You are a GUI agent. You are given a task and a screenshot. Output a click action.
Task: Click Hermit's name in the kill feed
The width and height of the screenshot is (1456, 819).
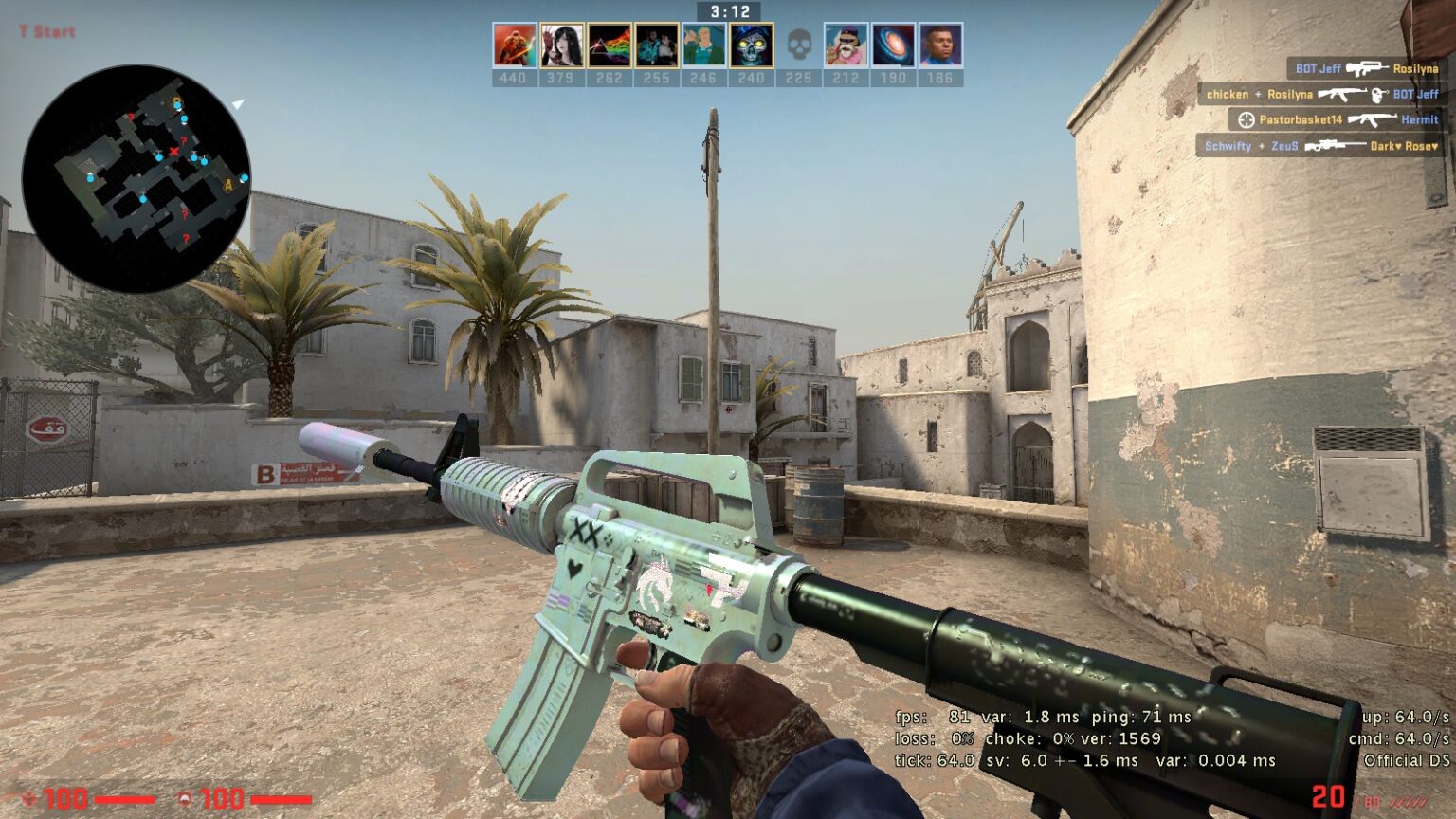point(1420,119)
